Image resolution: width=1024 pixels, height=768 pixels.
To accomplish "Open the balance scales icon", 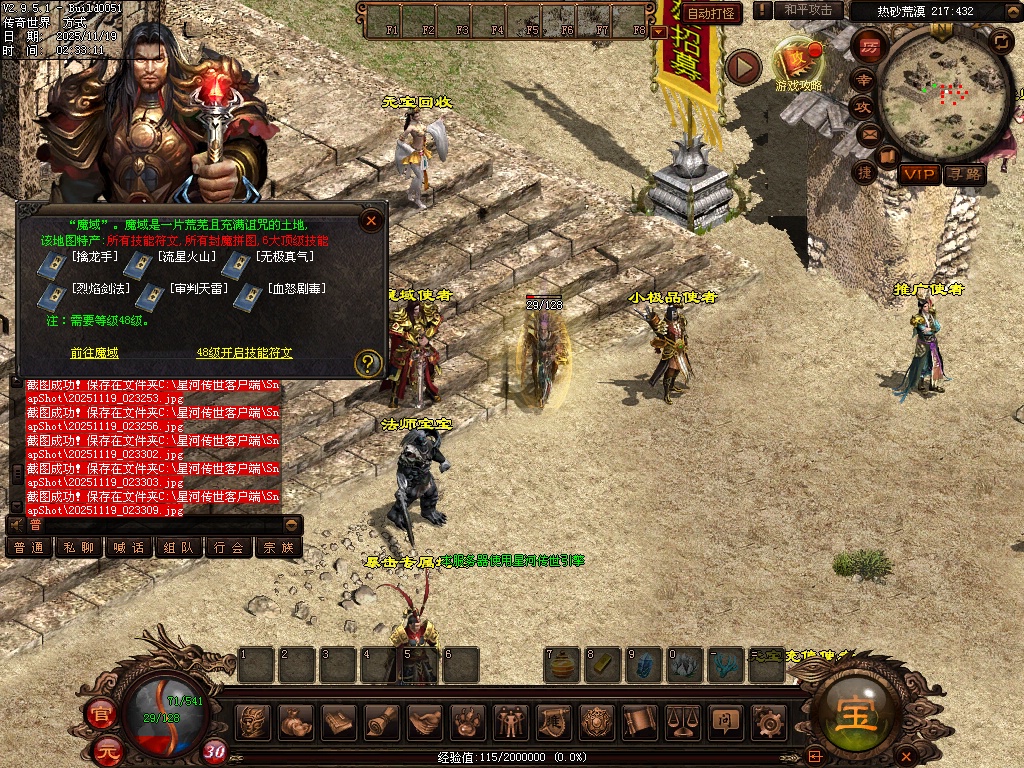I will pyautogui.click(x=682, y=721).
